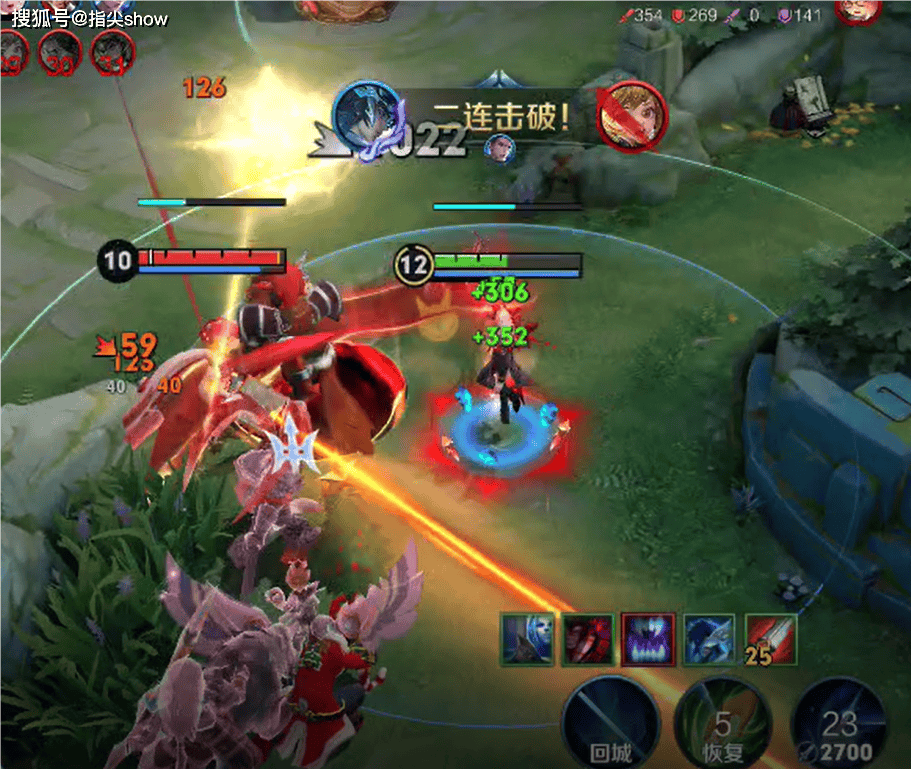Activate the purple fanged-mouth item icon
The image size is (911, 769).
coord(648,640)
